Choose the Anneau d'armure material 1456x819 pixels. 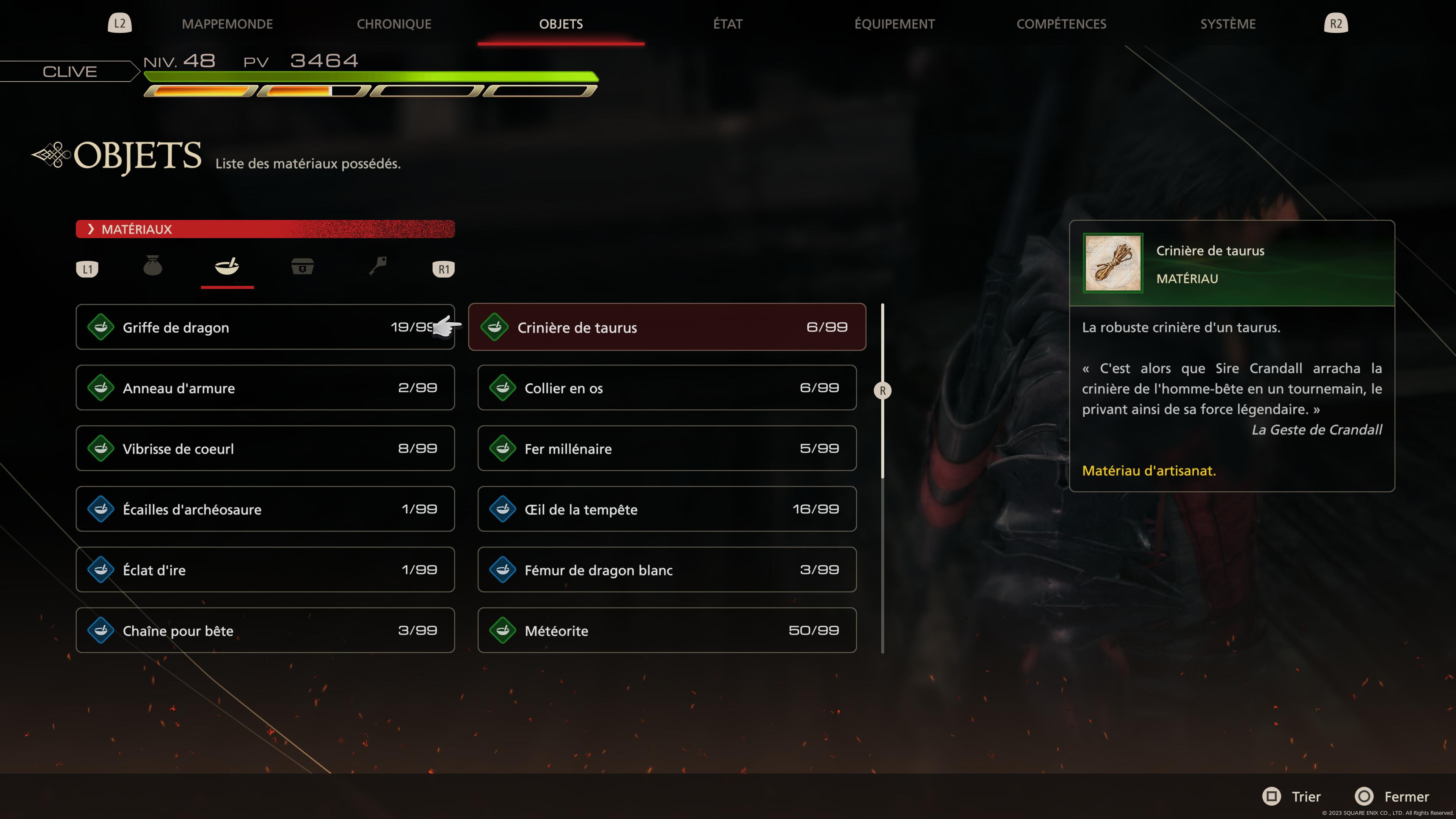click(x=265, y=388)
